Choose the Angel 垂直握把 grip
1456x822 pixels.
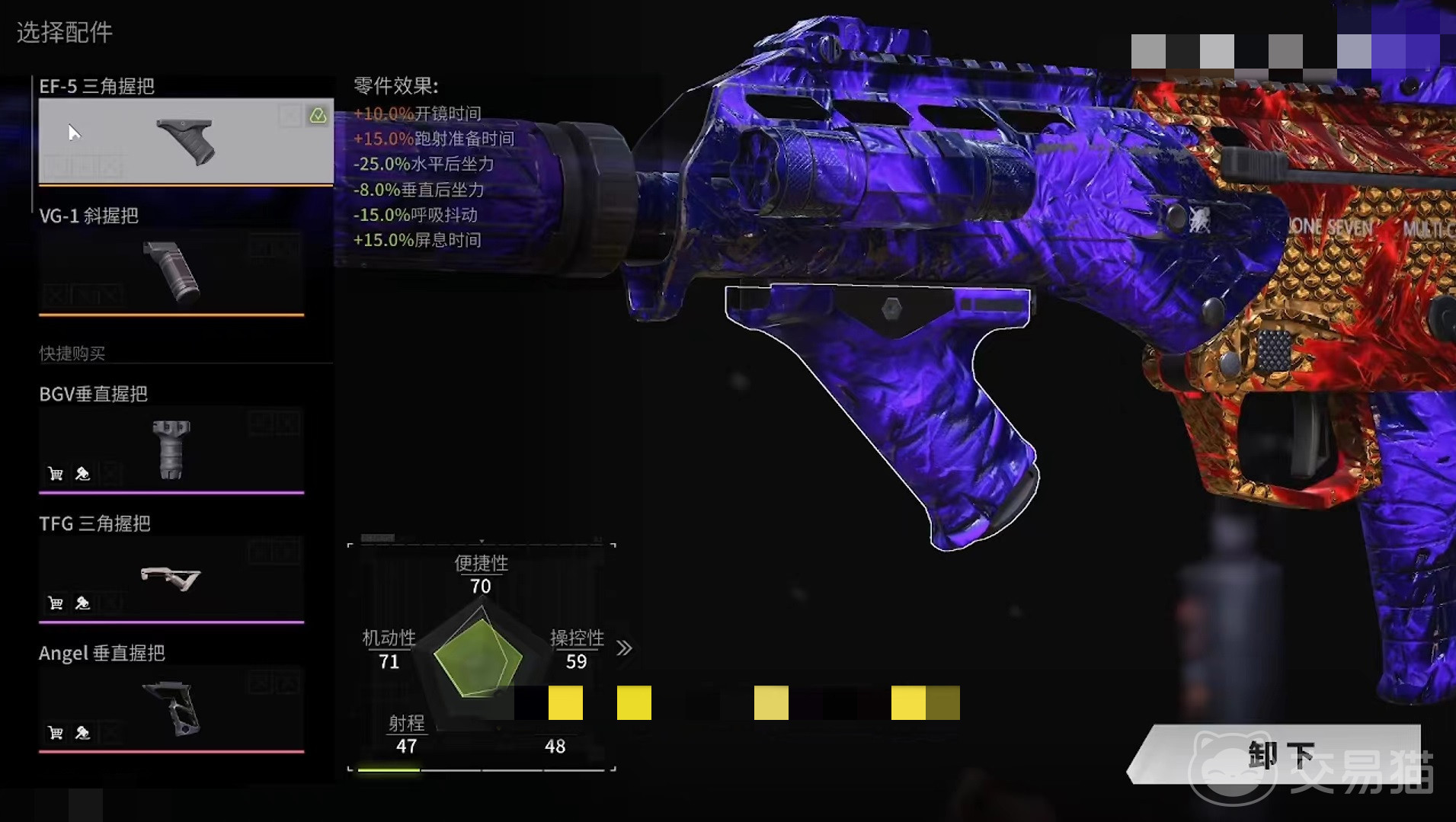(x=171, y=708)
